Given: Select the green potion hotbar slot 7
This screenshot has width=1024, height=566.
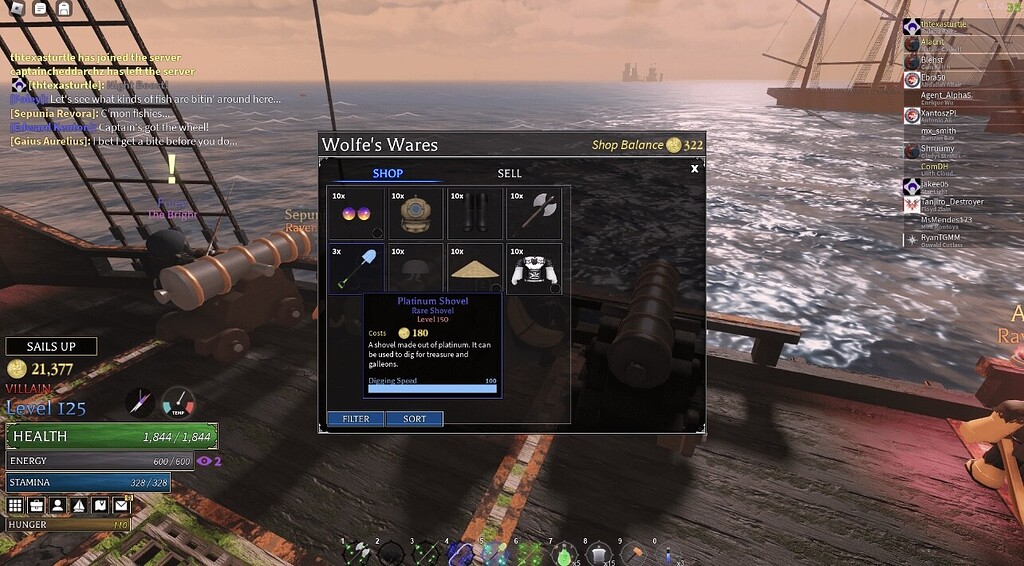Looking at the screenshot, I should [565, 554].
